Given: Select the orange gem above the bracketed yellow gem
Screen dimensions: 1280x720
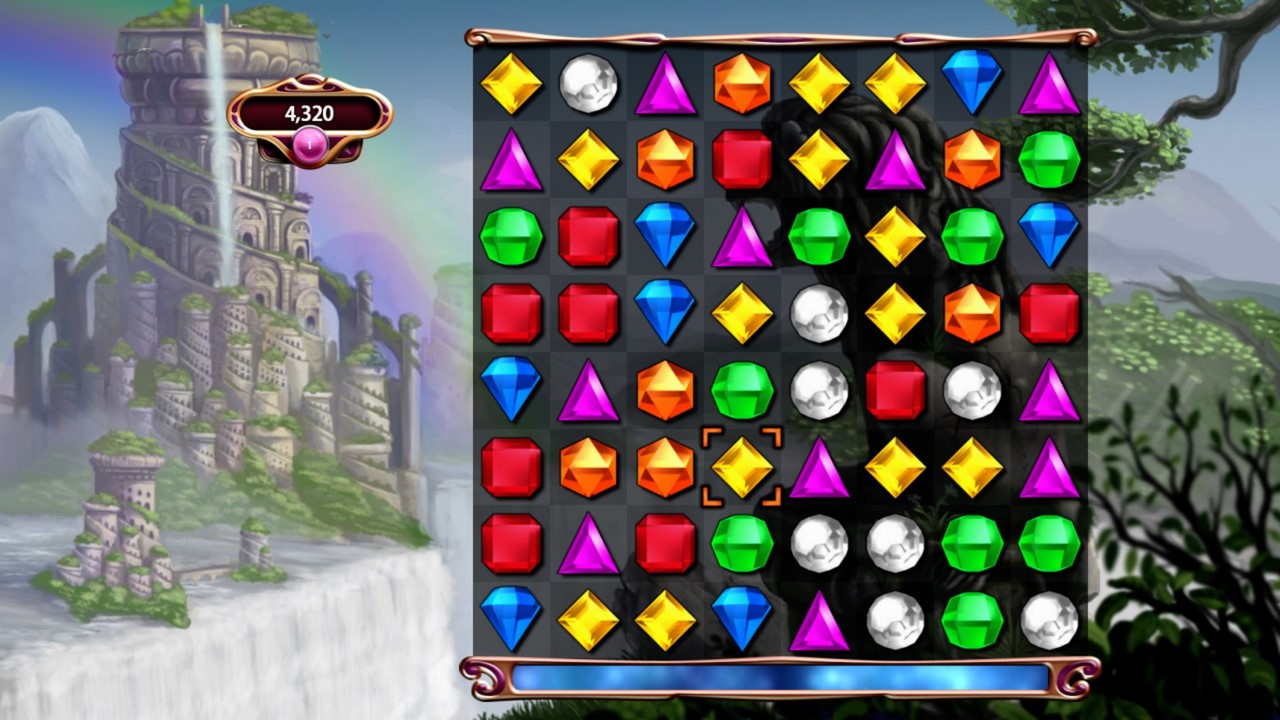Looking at the screenshot, I should [665, 390].
